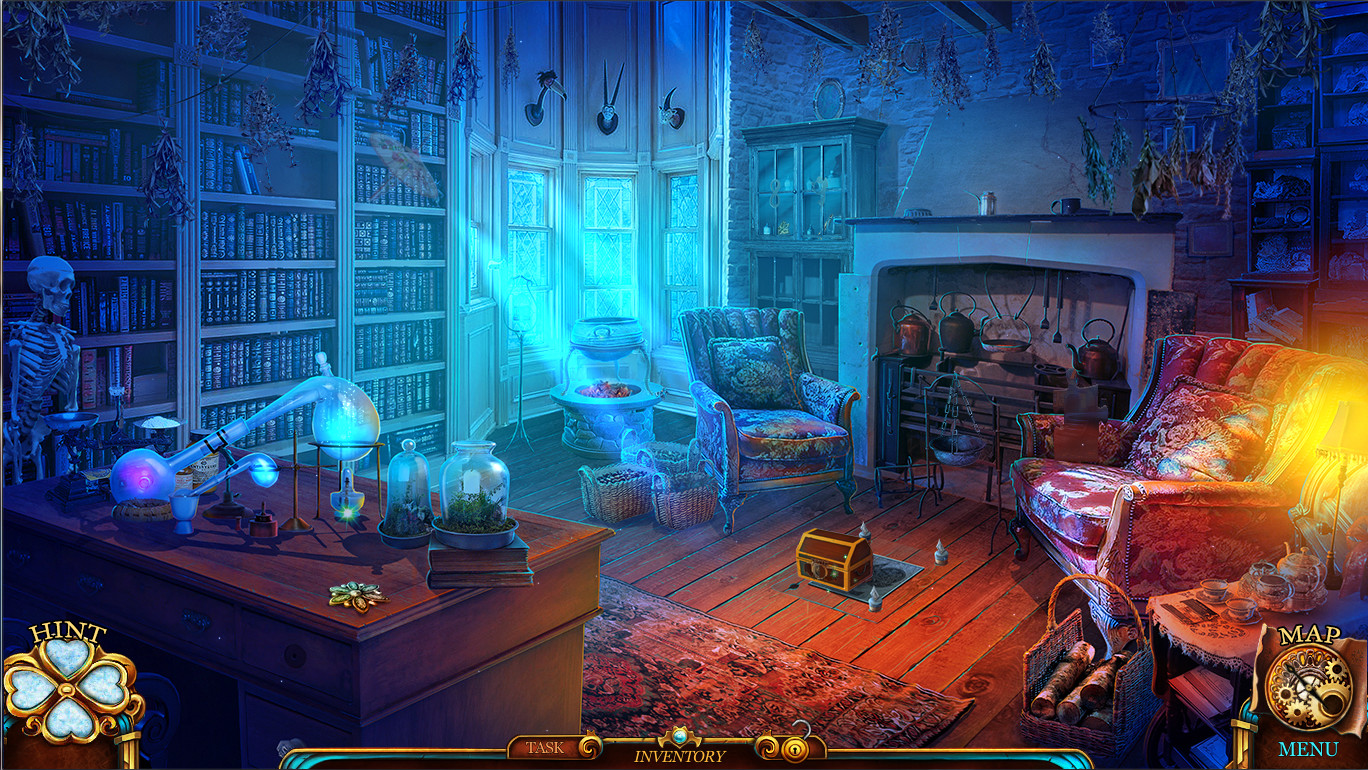Click the hook icon above the golden padlock
This screenshot has width=1368, height=770.
(799, 727)
